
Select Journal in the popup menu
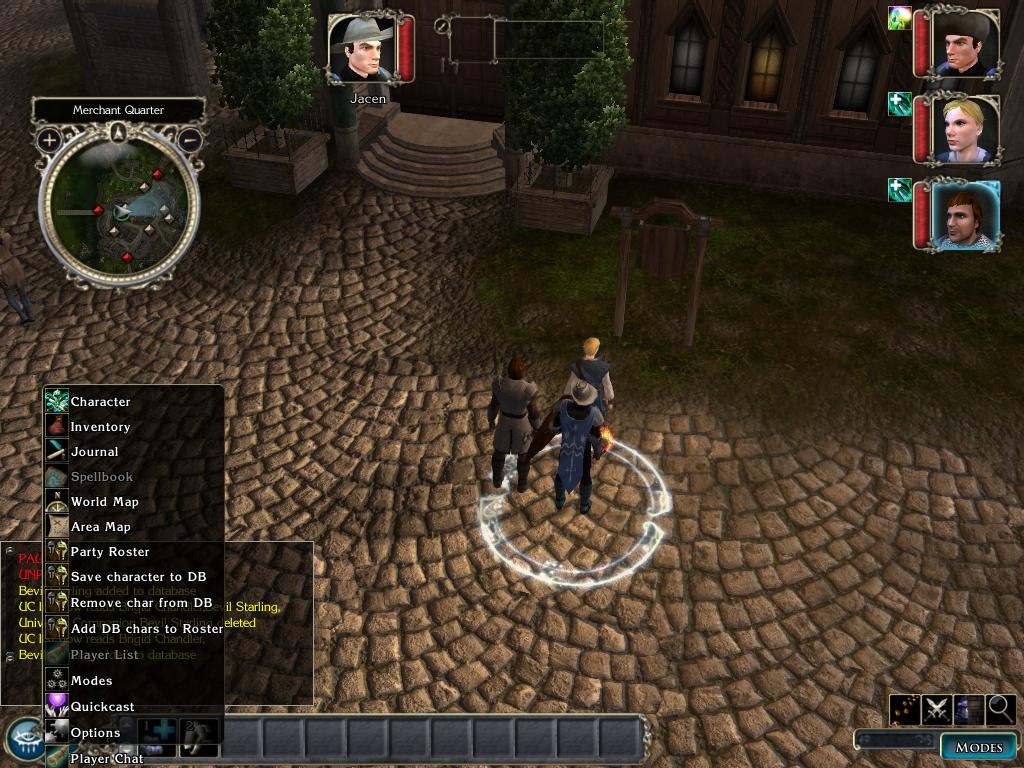[94, 452]
